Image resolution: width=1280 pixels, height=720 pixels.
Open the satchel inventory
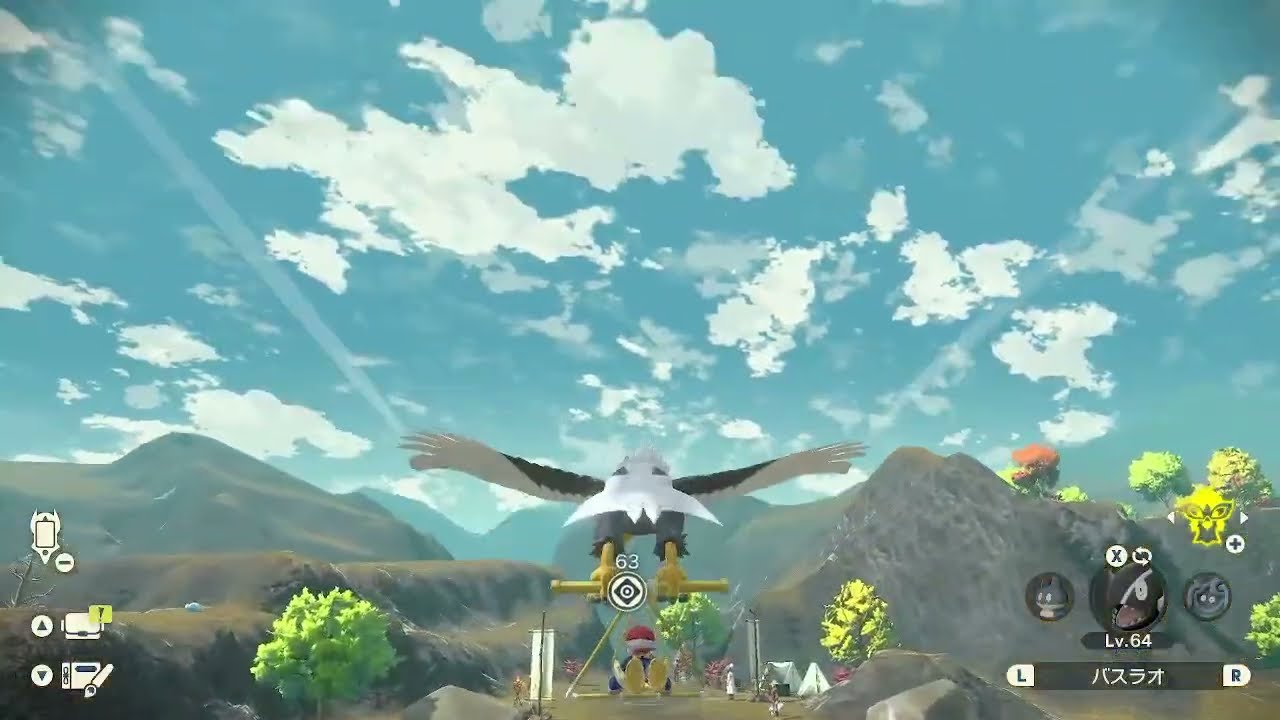click(83, 627)
